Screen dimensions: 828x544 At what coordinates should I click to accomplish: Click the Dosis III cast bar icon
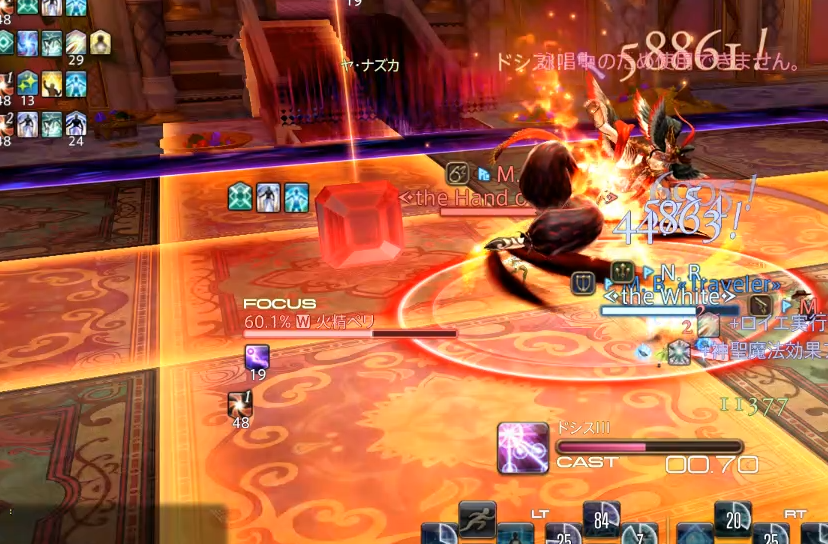[x=523, y=447]
